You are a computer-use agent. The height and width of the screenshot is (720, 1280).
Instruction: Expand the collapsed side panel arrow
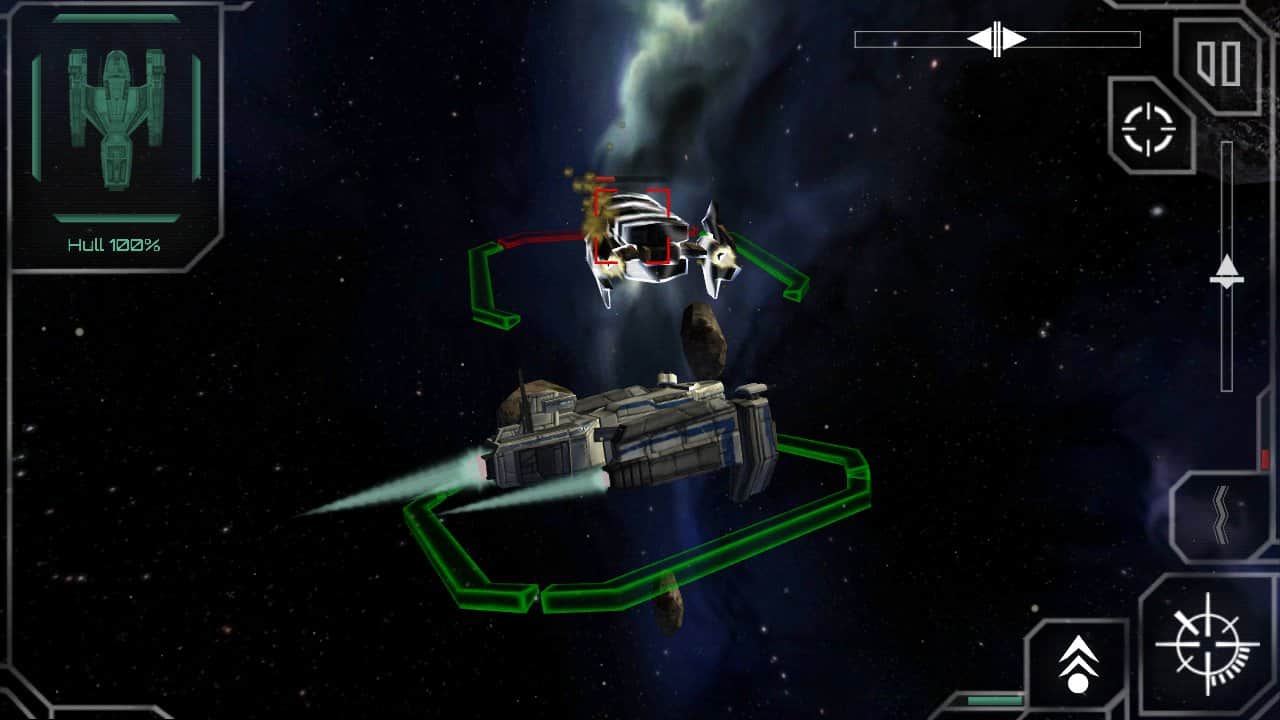(x=1220, y=514)
